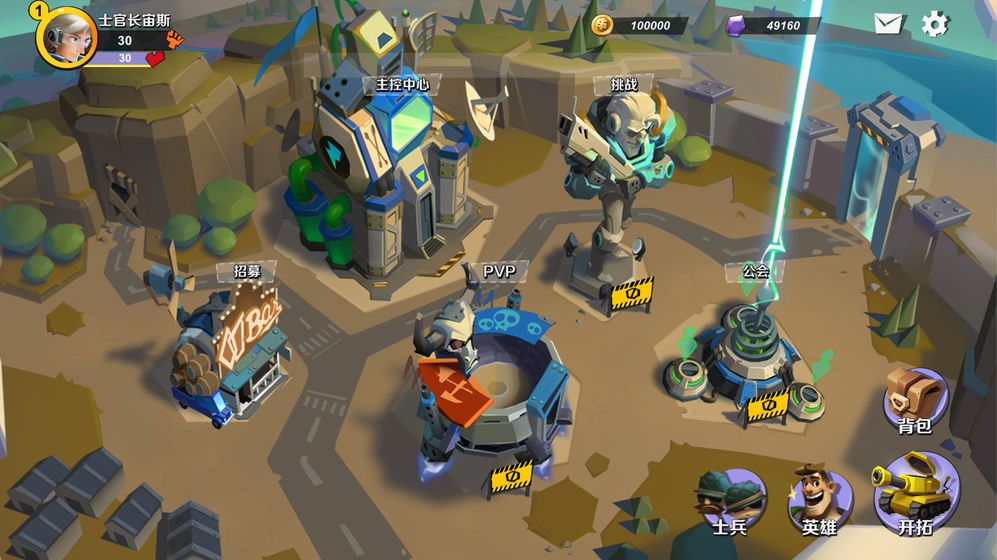This screenshot has height=560, width=997.
Task: Tap the purple gem currency icon
Action: pyautogui.click(x=737, y=25)
